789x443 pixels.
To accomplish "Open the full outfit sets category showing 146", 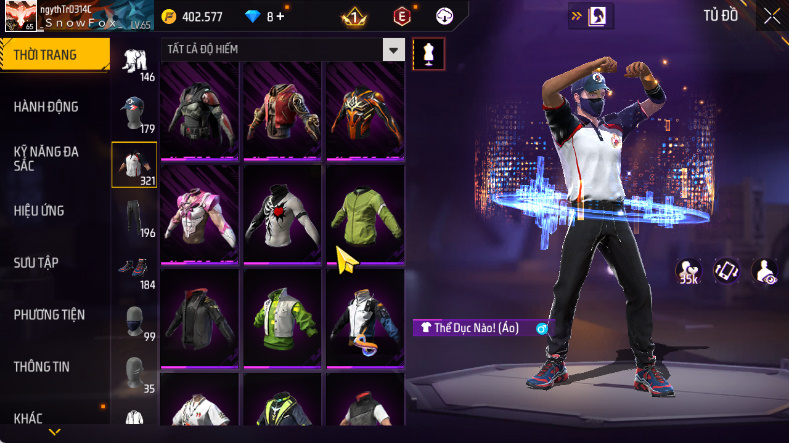I will [x=133, y=61].
